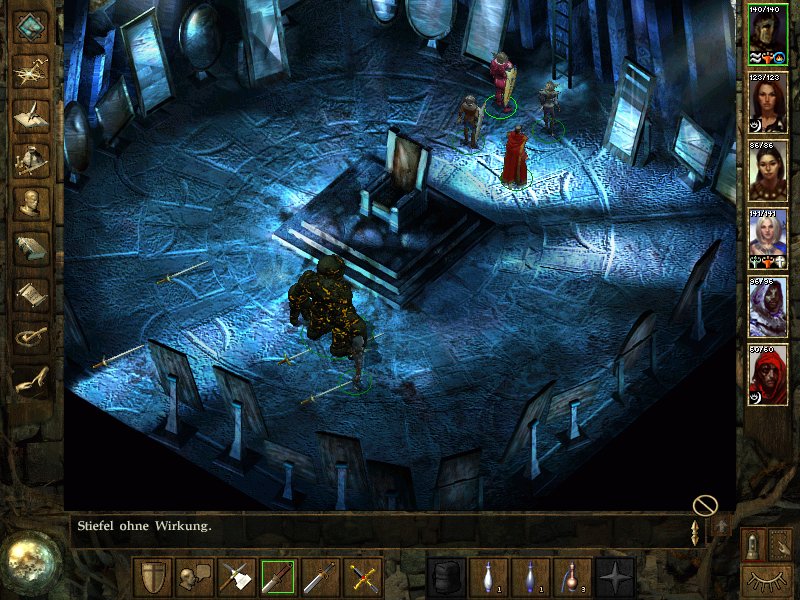Click the talk heads dialogue icon
The width and height of the screenshot is (800, 600).
pos(194,577)
